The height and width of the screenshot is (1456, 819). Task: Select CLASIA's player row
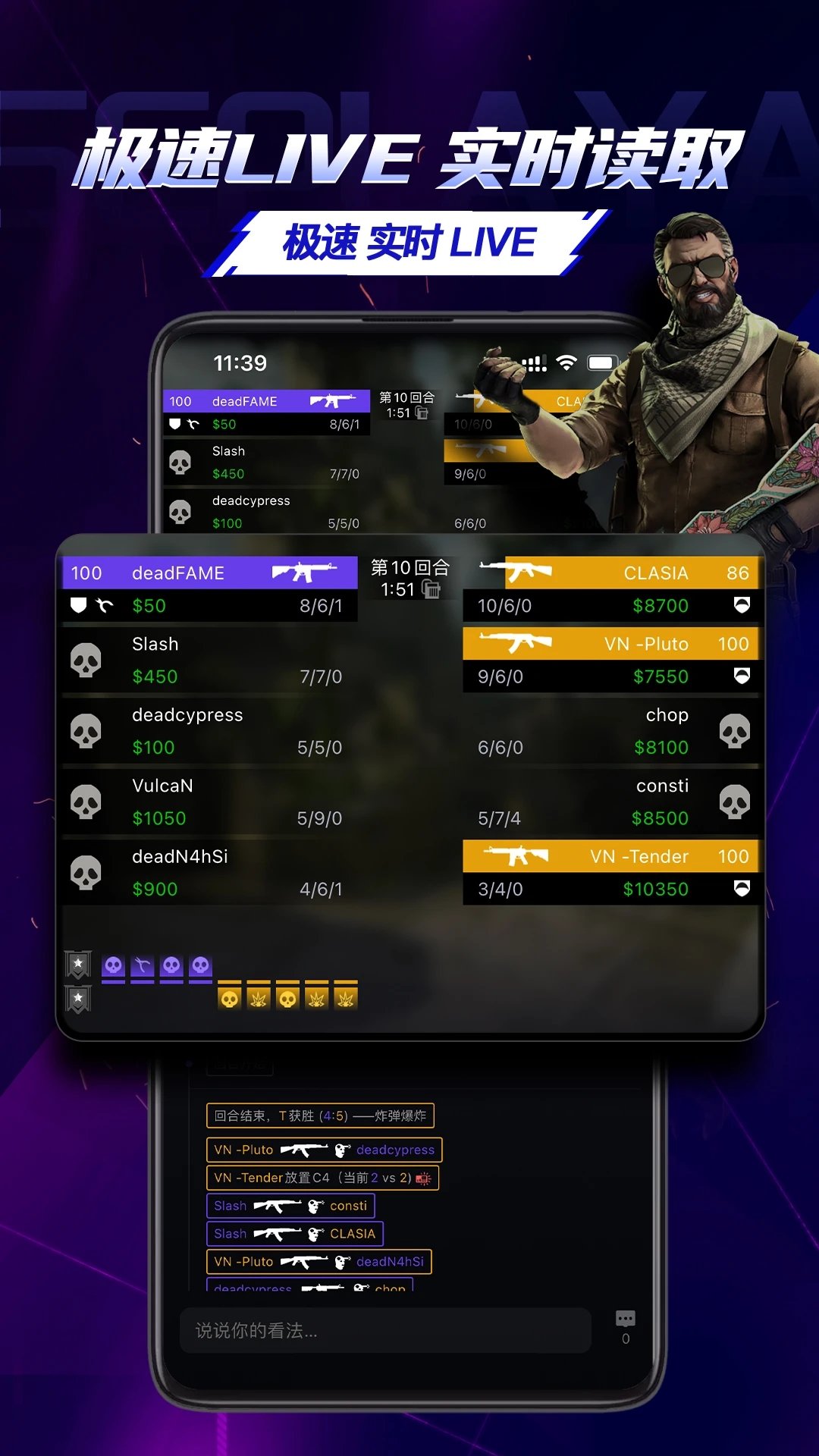(610, 589)
